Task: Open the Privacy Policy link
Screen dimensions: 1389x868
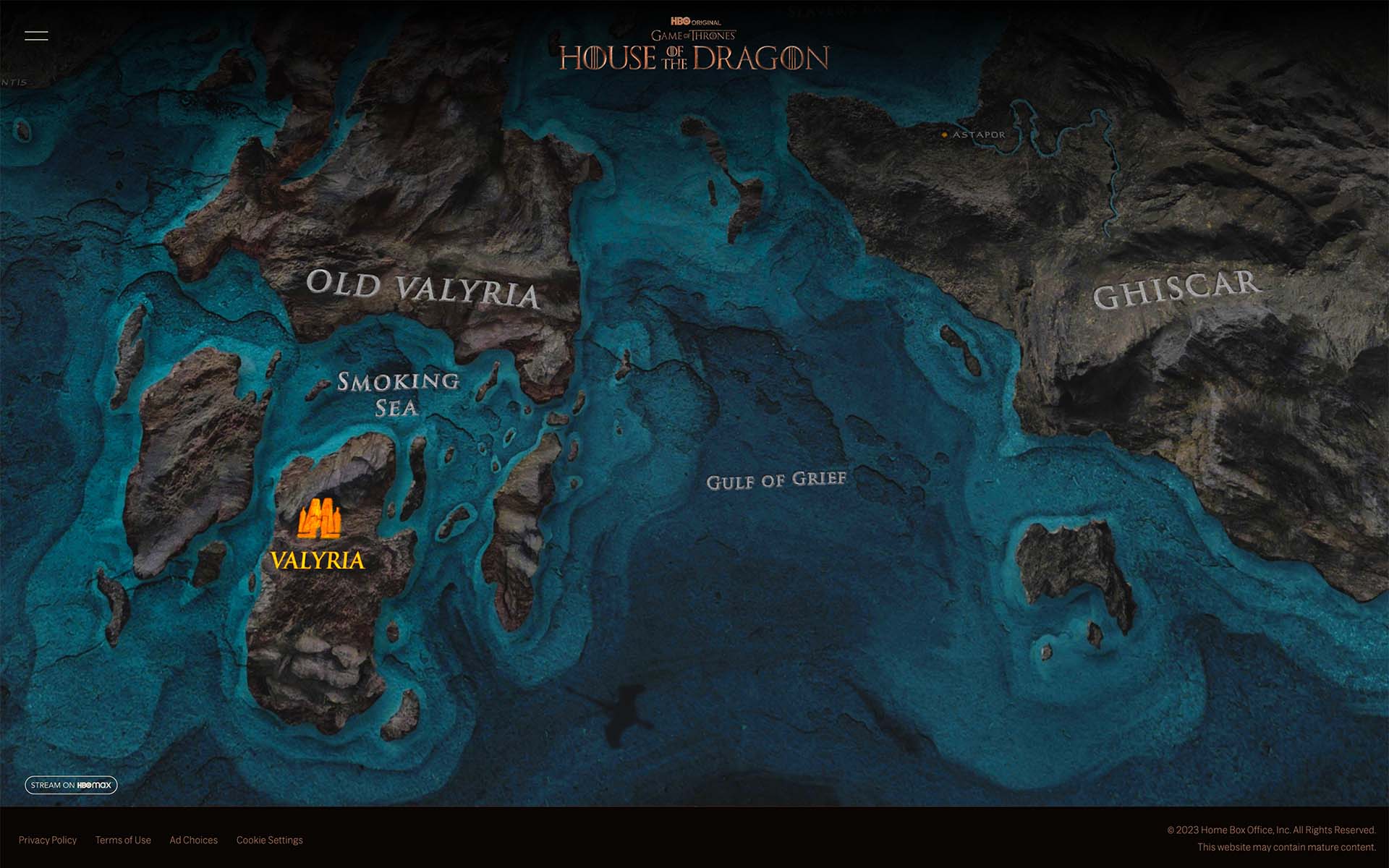Action: pos(48,840)
